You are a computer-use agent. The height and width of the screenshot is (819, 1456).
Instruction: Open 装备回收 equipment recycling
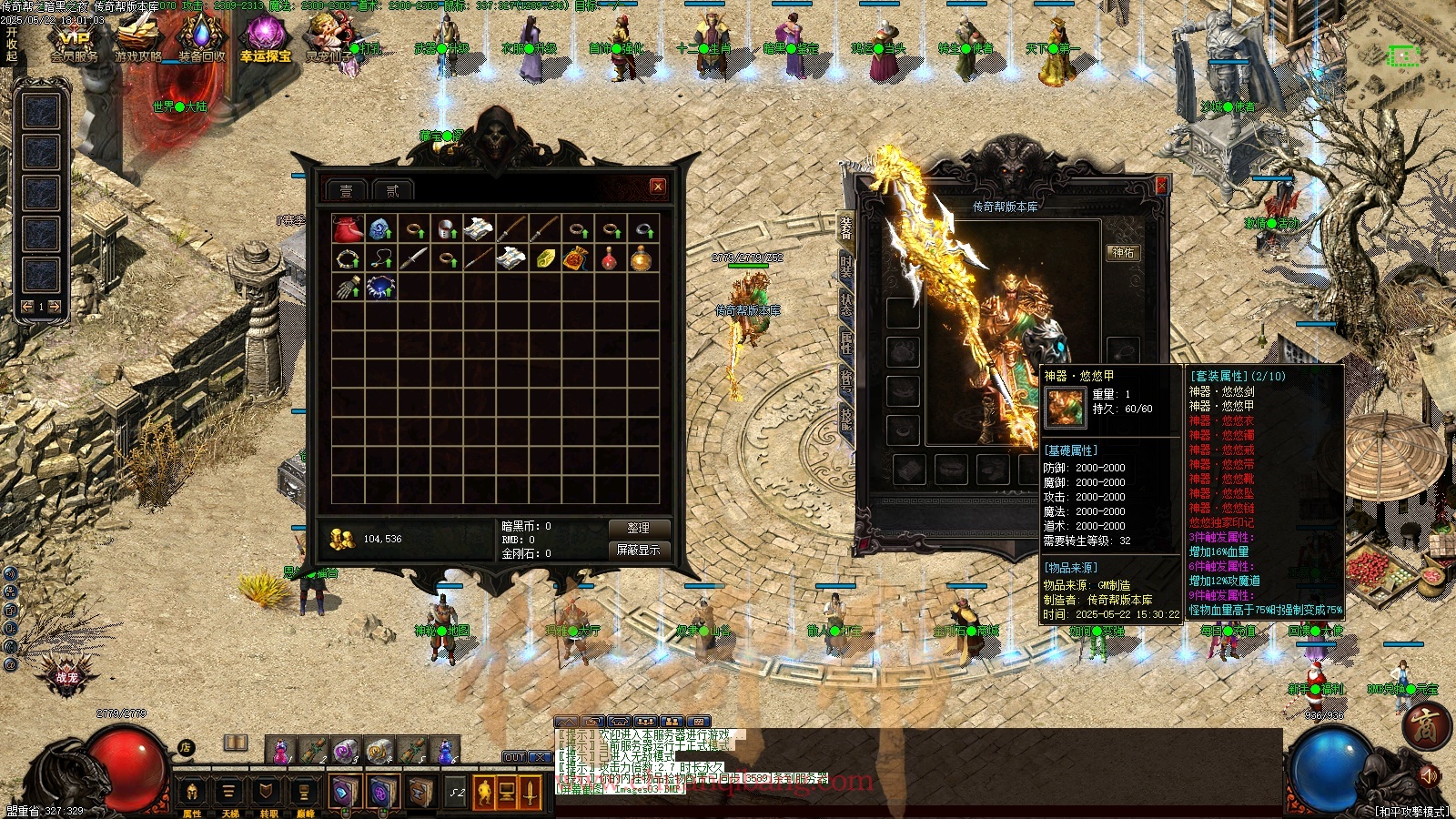[x=201, y=41]
